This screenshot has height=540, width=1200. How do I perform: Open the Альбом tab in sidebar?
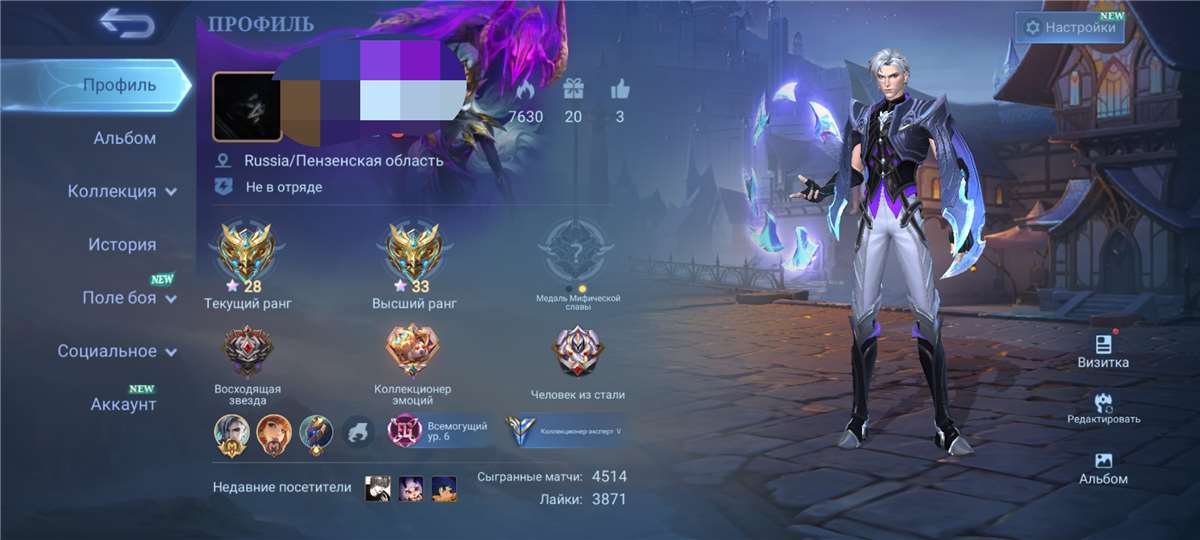click(x=124, y=138)
